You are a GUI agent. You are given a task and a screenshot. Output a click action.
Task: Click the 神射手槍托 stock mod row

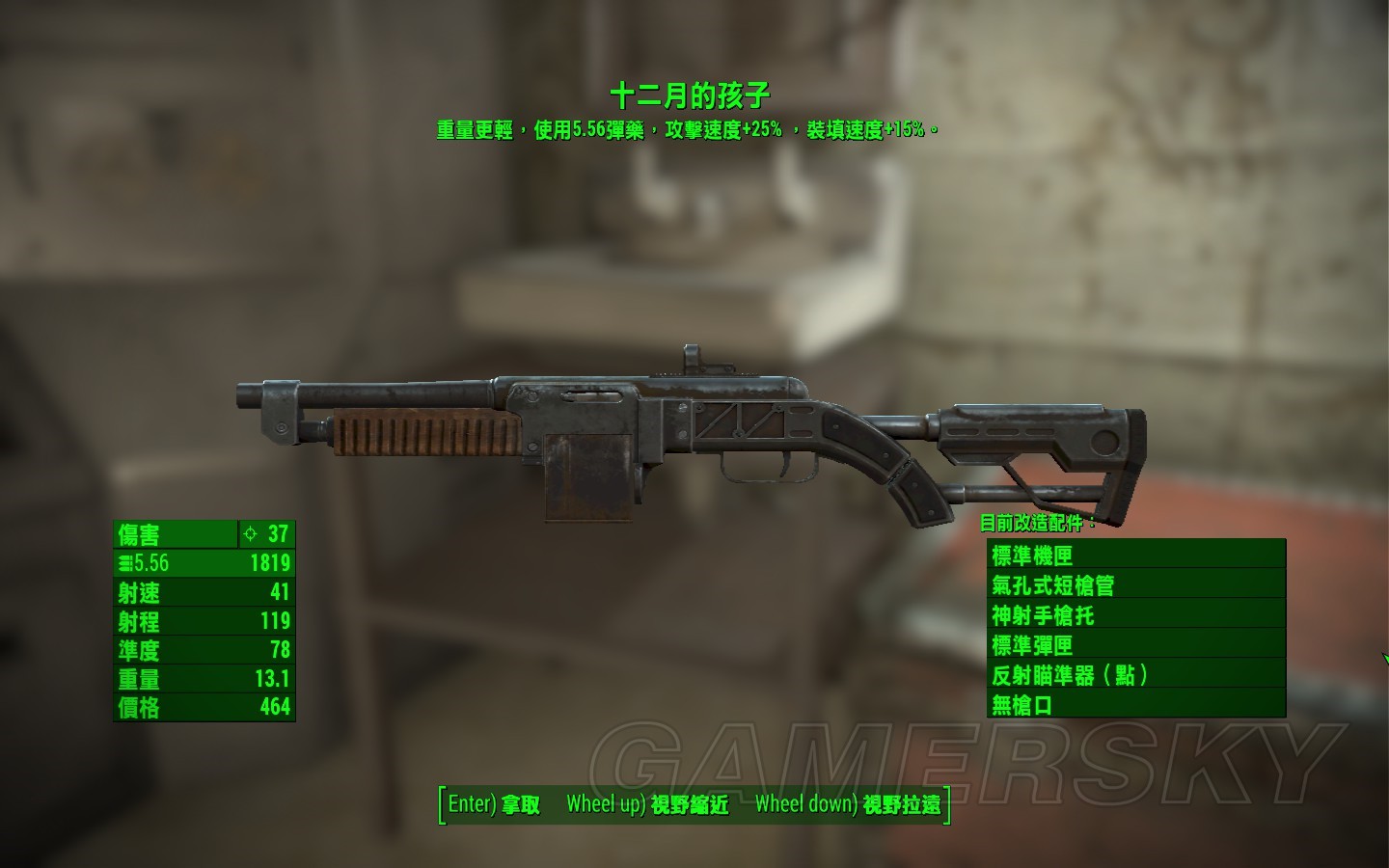[x=1135, y=614]
